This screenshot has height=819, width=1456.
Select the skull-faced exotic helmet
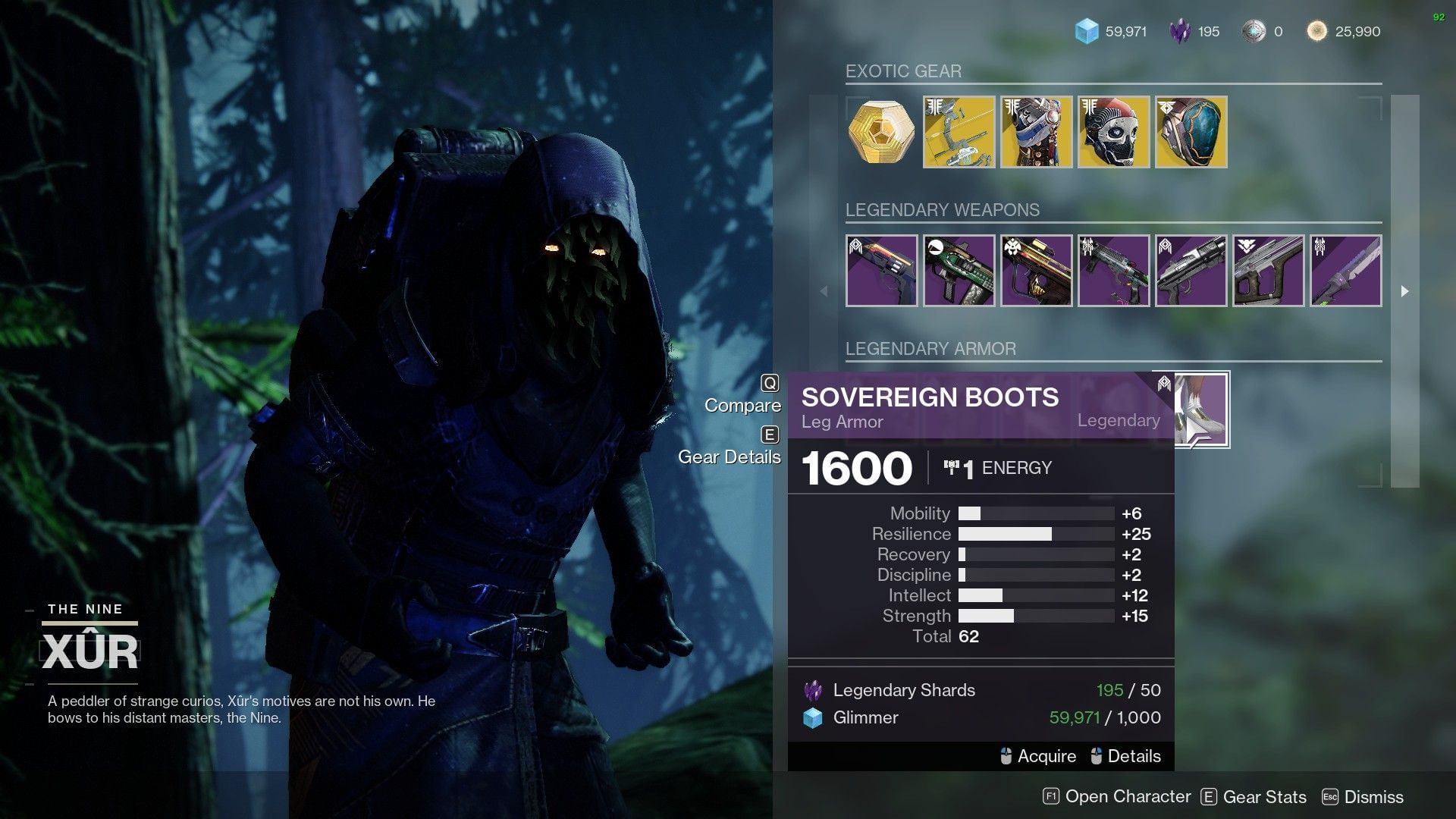pyautogui.click(x=1113, y=132)
